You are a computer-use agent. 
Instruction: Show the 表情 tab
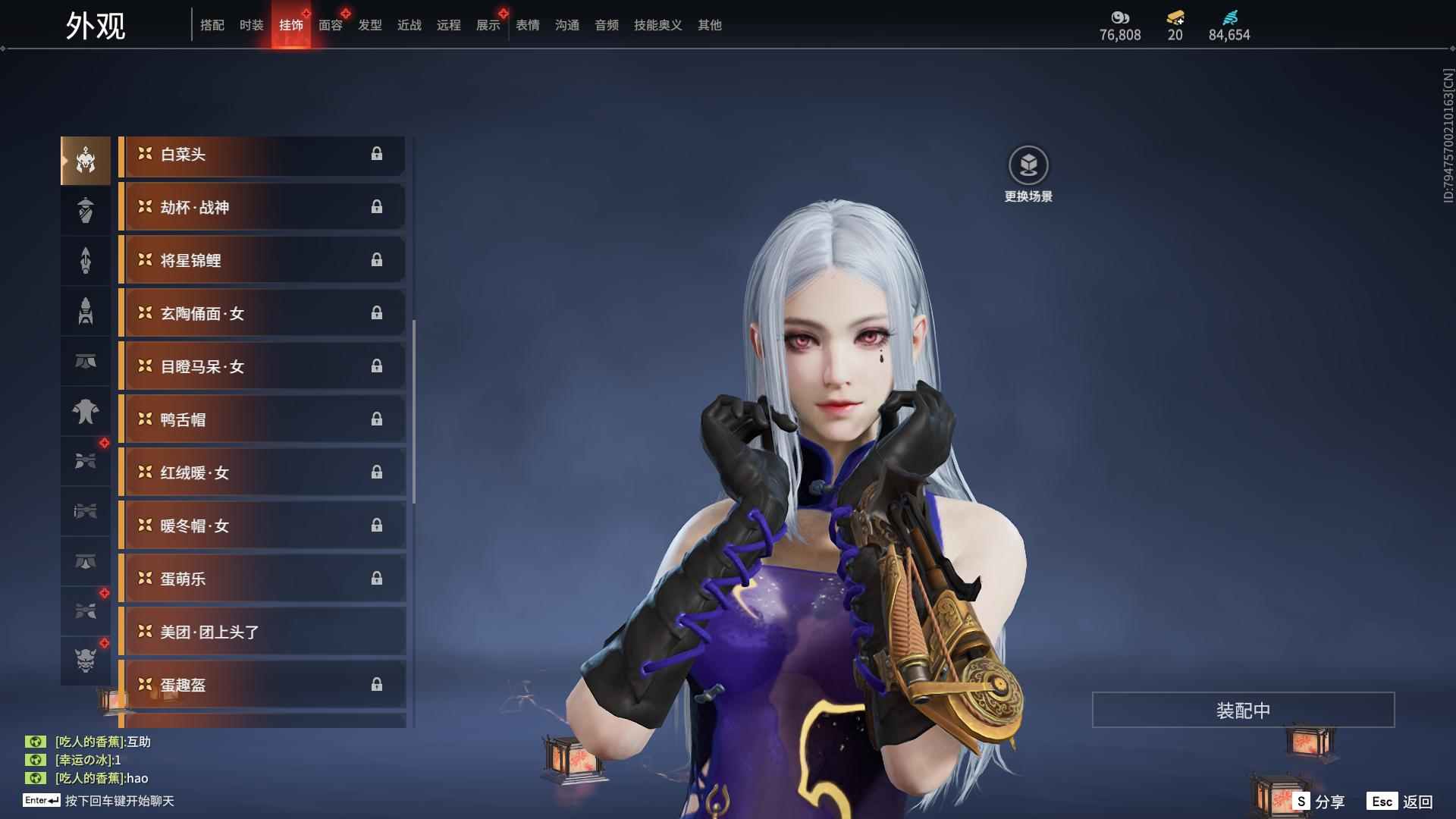point(528,25)
